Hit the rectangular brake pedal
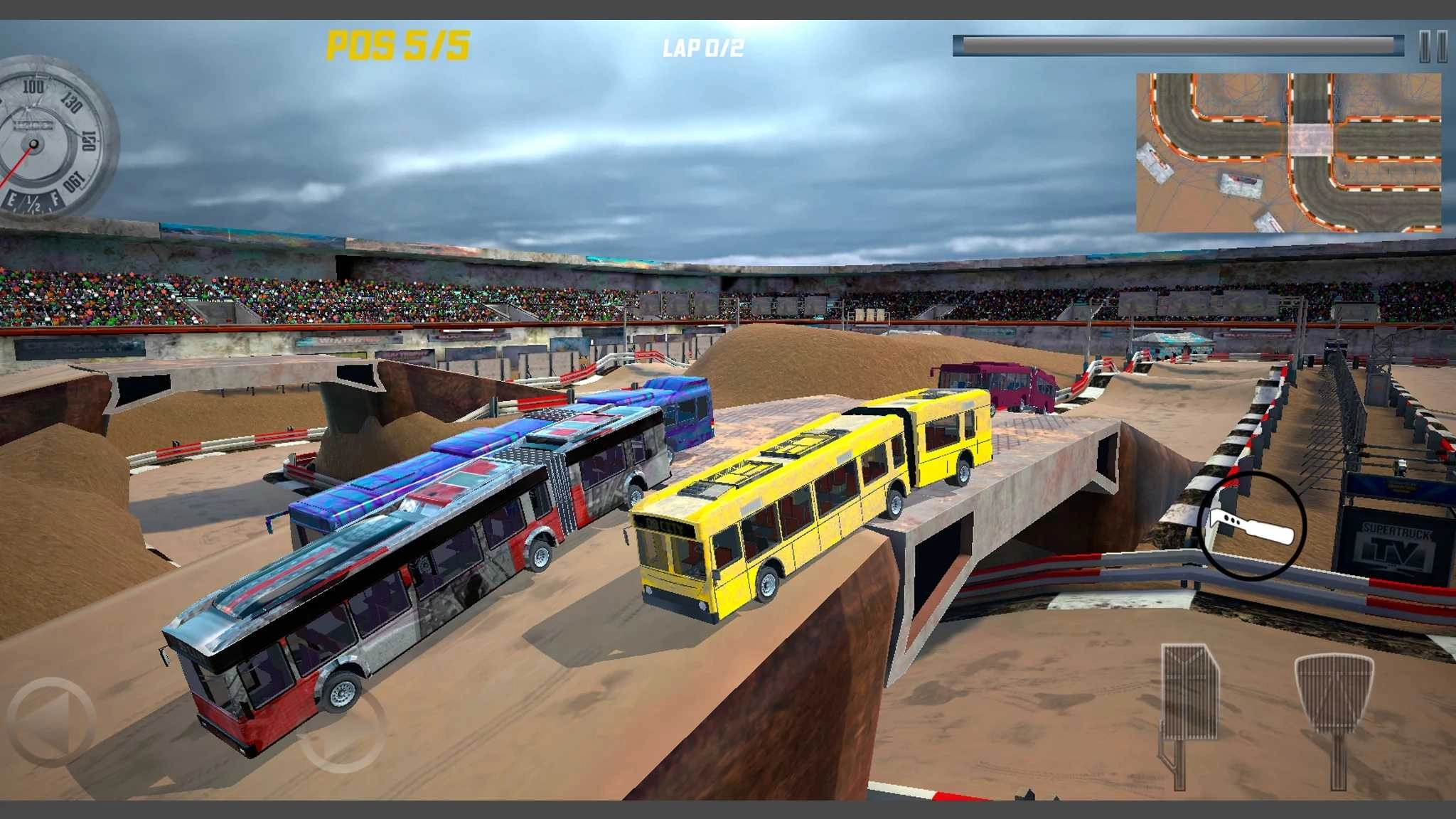Image resolution: width=1456 pixels, height=819 pixels. (1189, 693)
